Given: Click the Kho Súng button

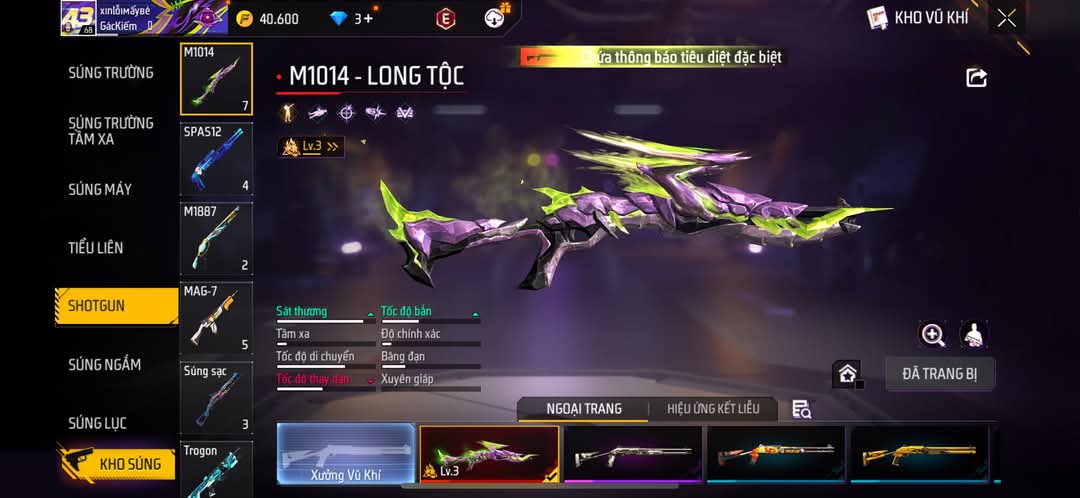Looking at the screenshot, I should (x=118, y=464).
